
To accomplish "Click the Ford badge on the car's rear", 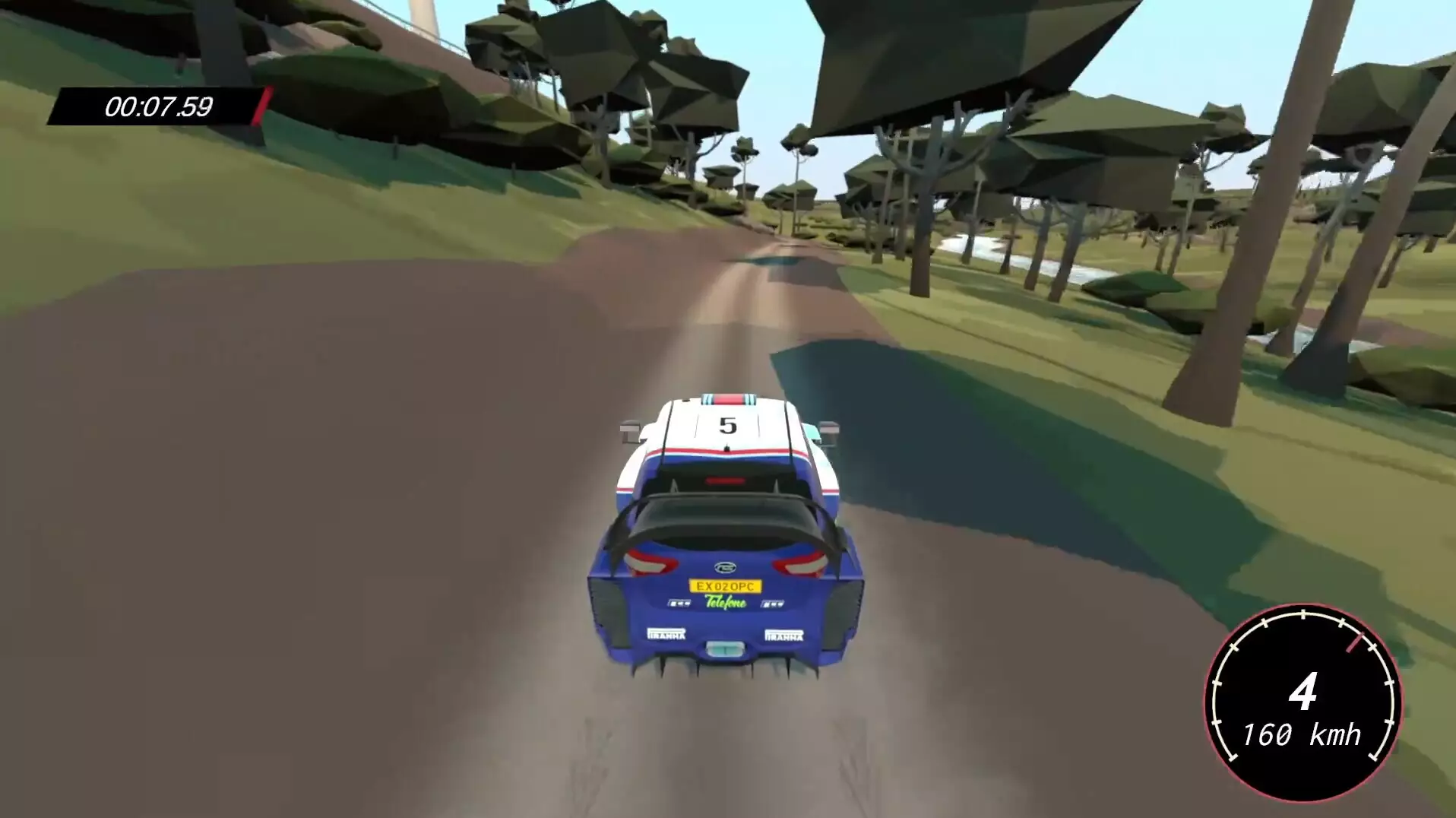I will (x=724, y=566).
